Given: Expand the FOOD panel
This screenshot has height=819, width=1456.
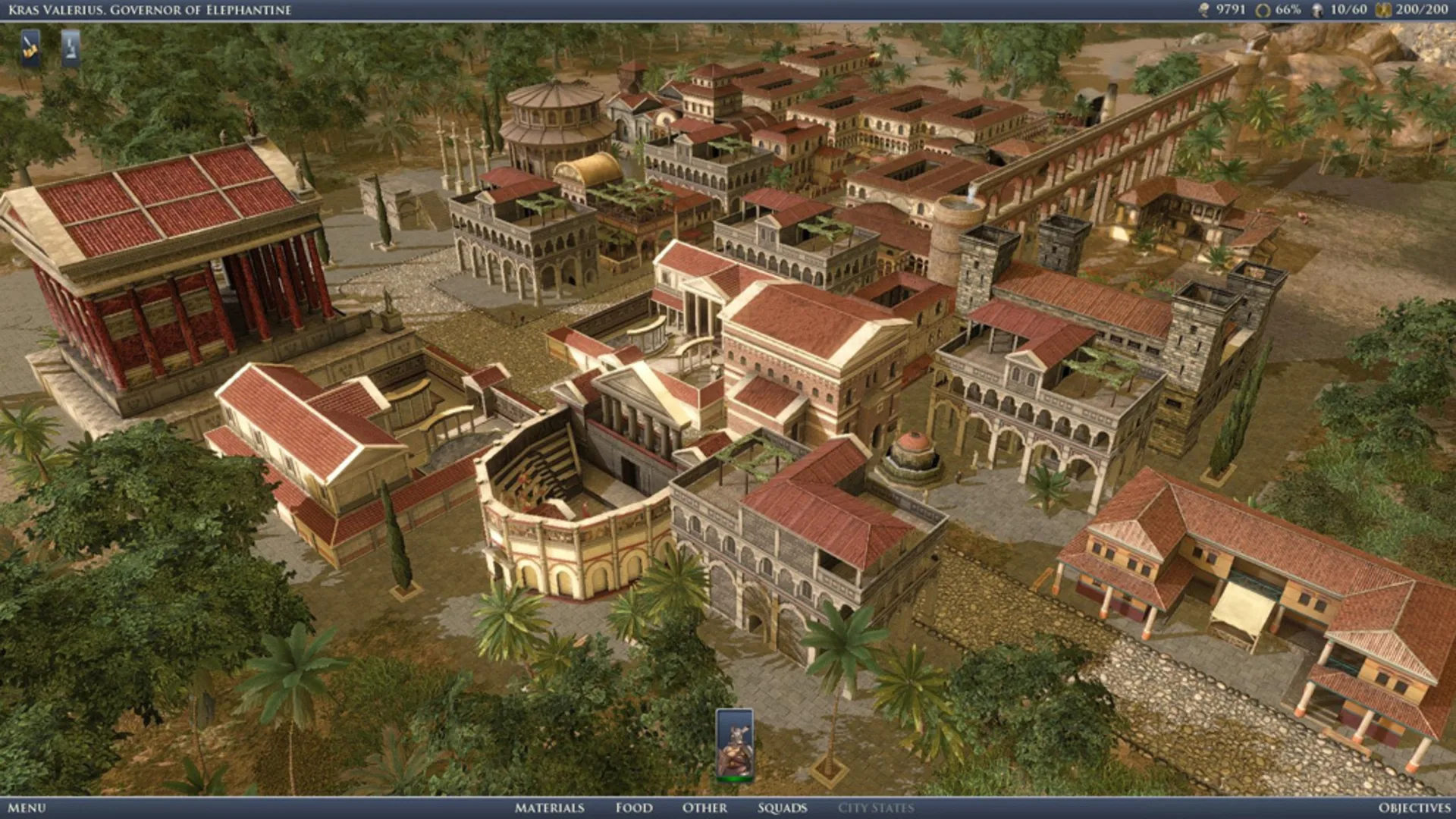Looking at the screenshot, I should tap(634, 808).
